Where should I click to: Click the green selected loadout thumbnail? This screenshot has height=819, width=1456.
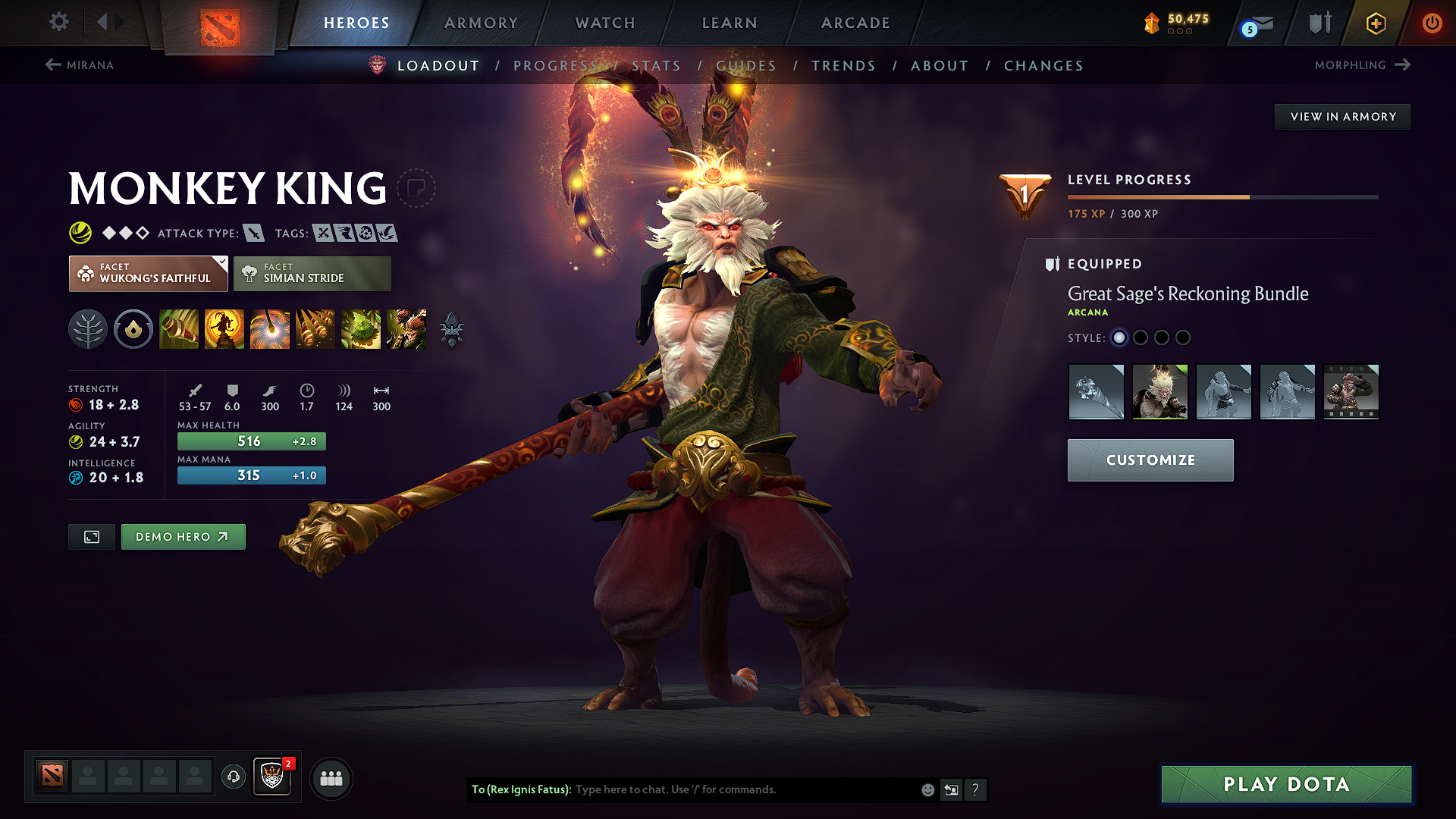(1159, 392)
